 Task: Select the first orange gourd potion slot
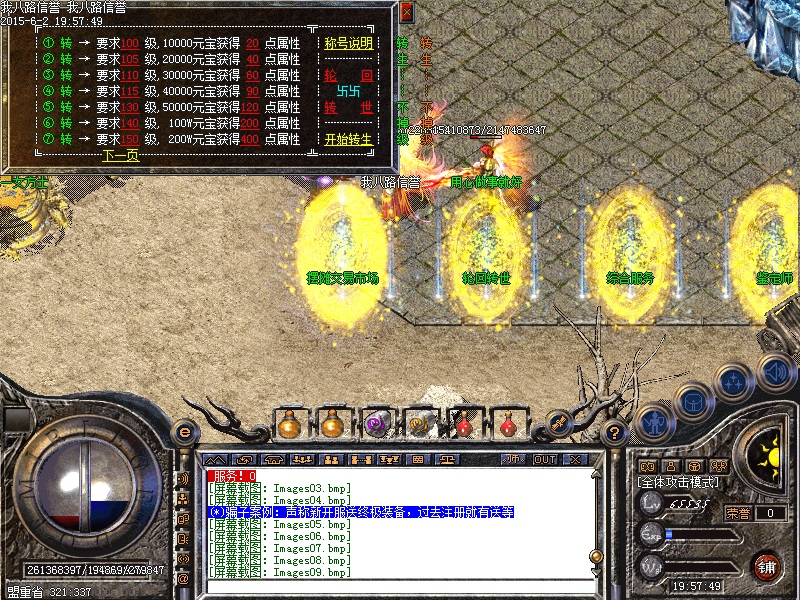point(289,423)
